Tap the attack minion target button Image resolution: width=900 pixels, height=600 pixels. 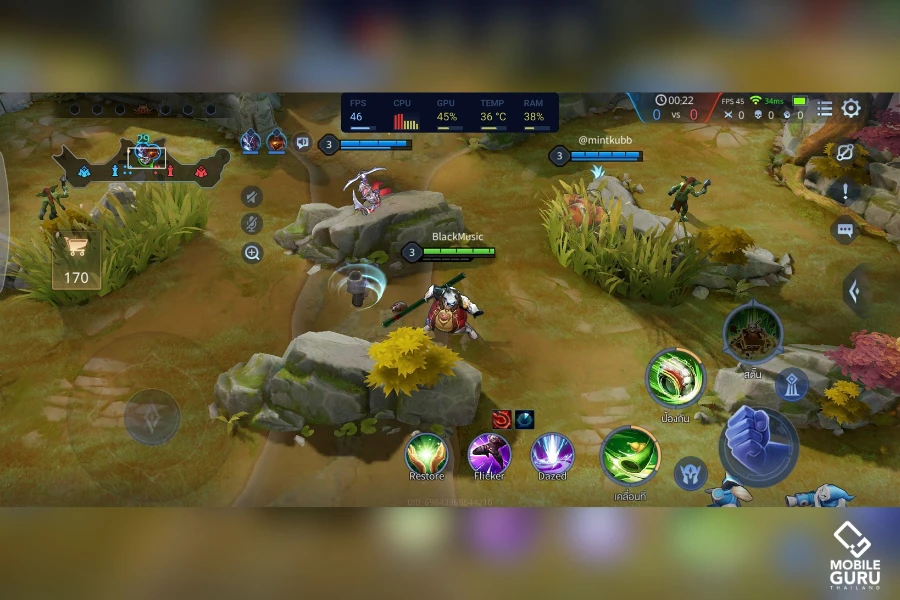(690, 473)
